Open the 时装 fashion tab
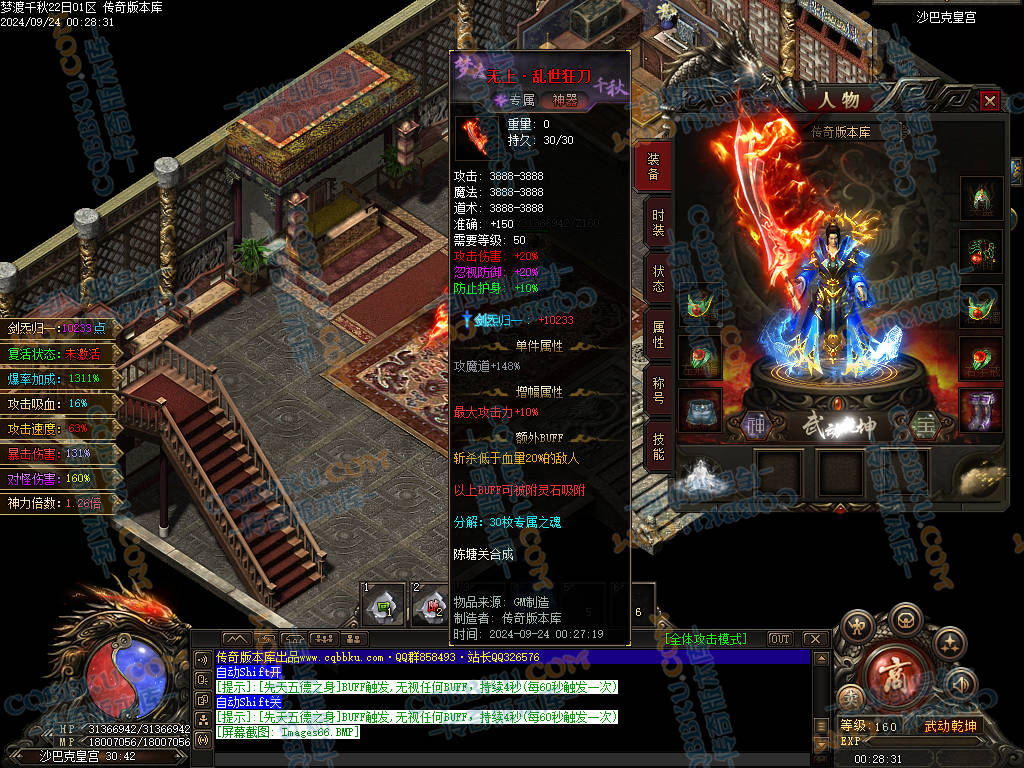The height and width of the screenshot is (768, 1024). [657, 223]
